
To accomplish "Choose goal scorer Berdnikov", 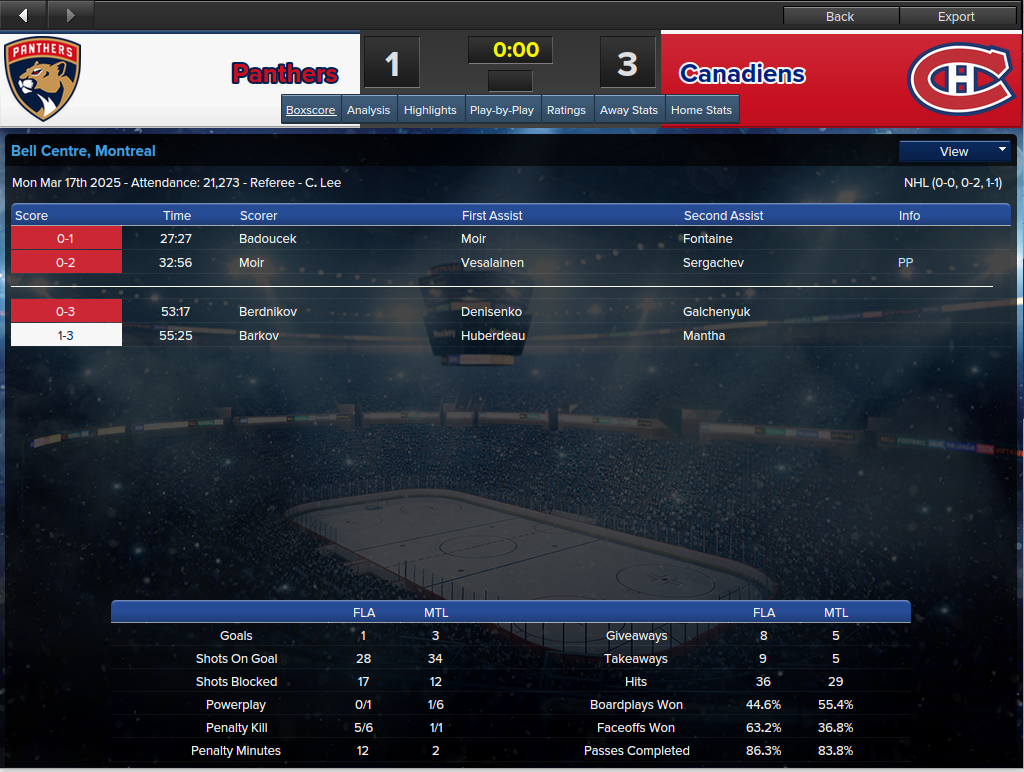I will pyautogui.click(x=269, y=312).
